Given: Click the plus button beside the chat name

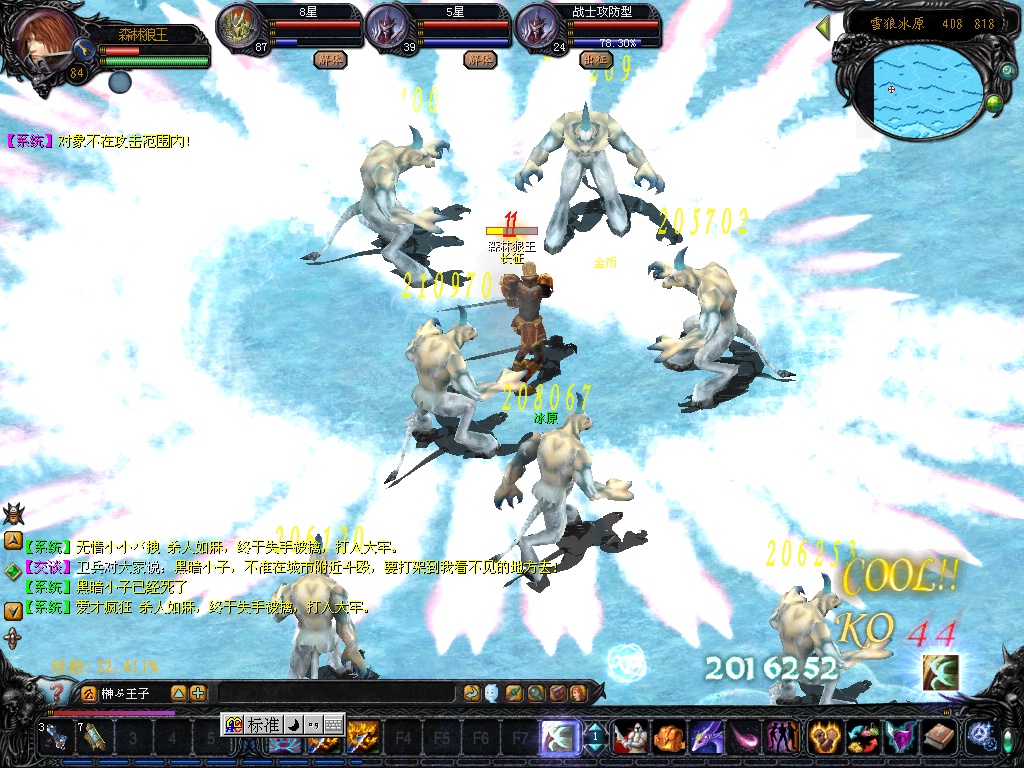Looking at the screenshot, I should (x=198, y=692).
